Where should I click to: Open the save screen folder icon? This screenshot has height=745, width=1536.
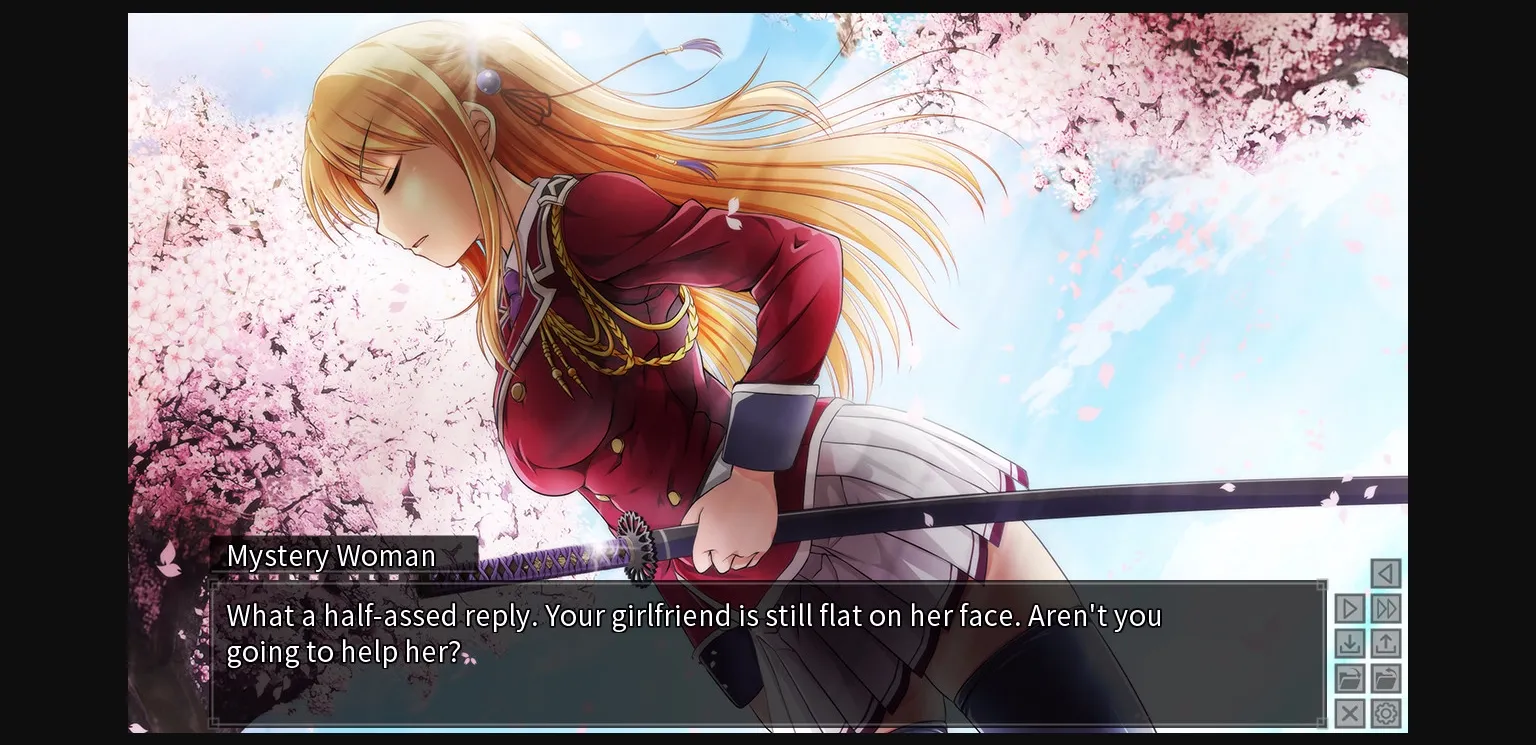[1349, 678]
